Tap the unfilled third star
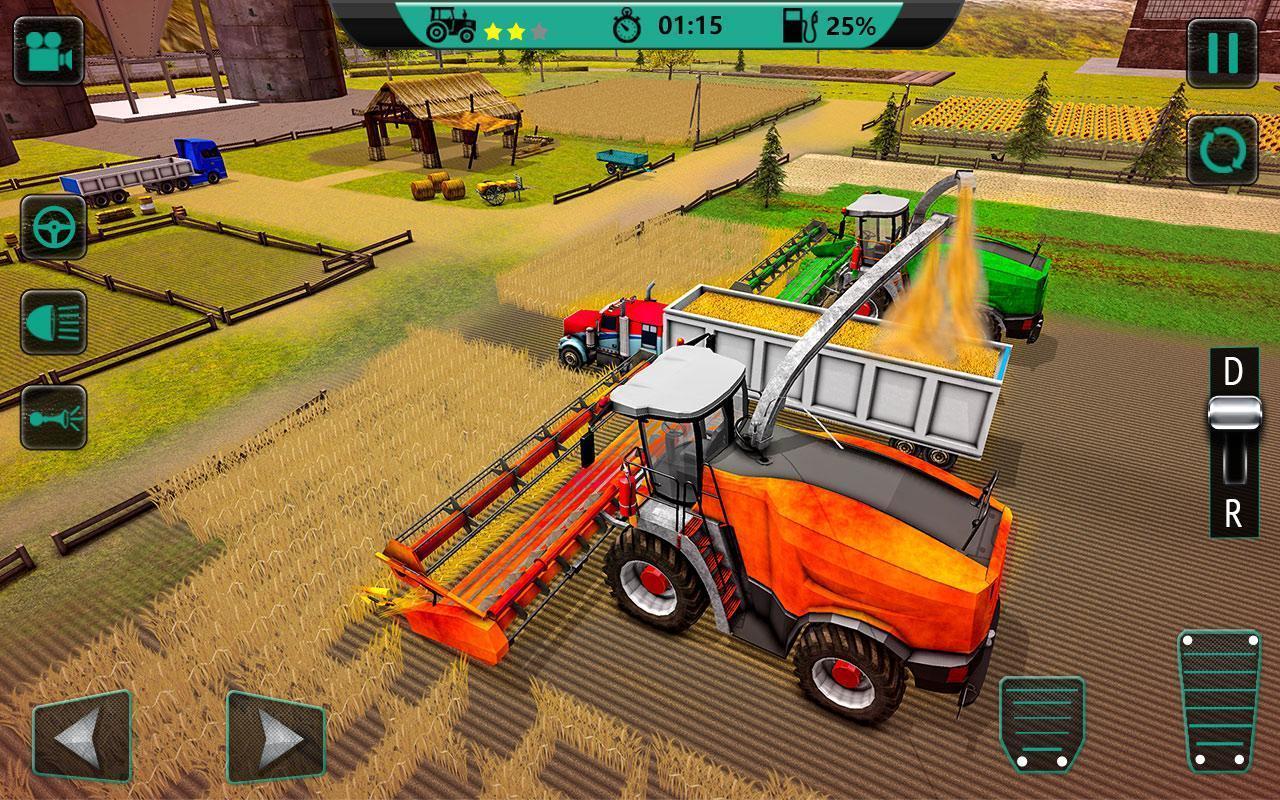This screenshot has height=800, width=1280. point(540,30)
